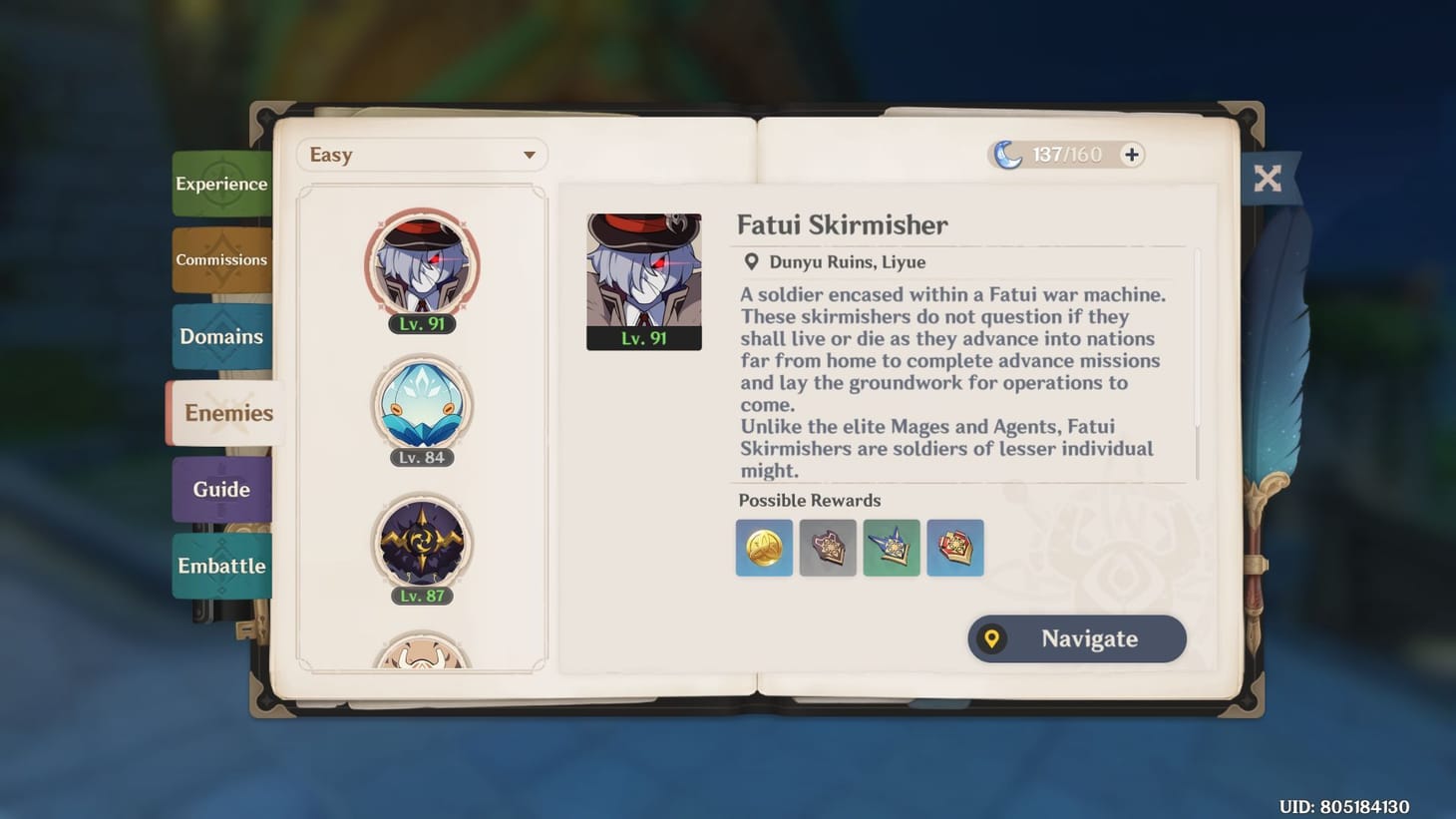Open the Lieutenant's Insignia reward details

[x=954, y=548]
